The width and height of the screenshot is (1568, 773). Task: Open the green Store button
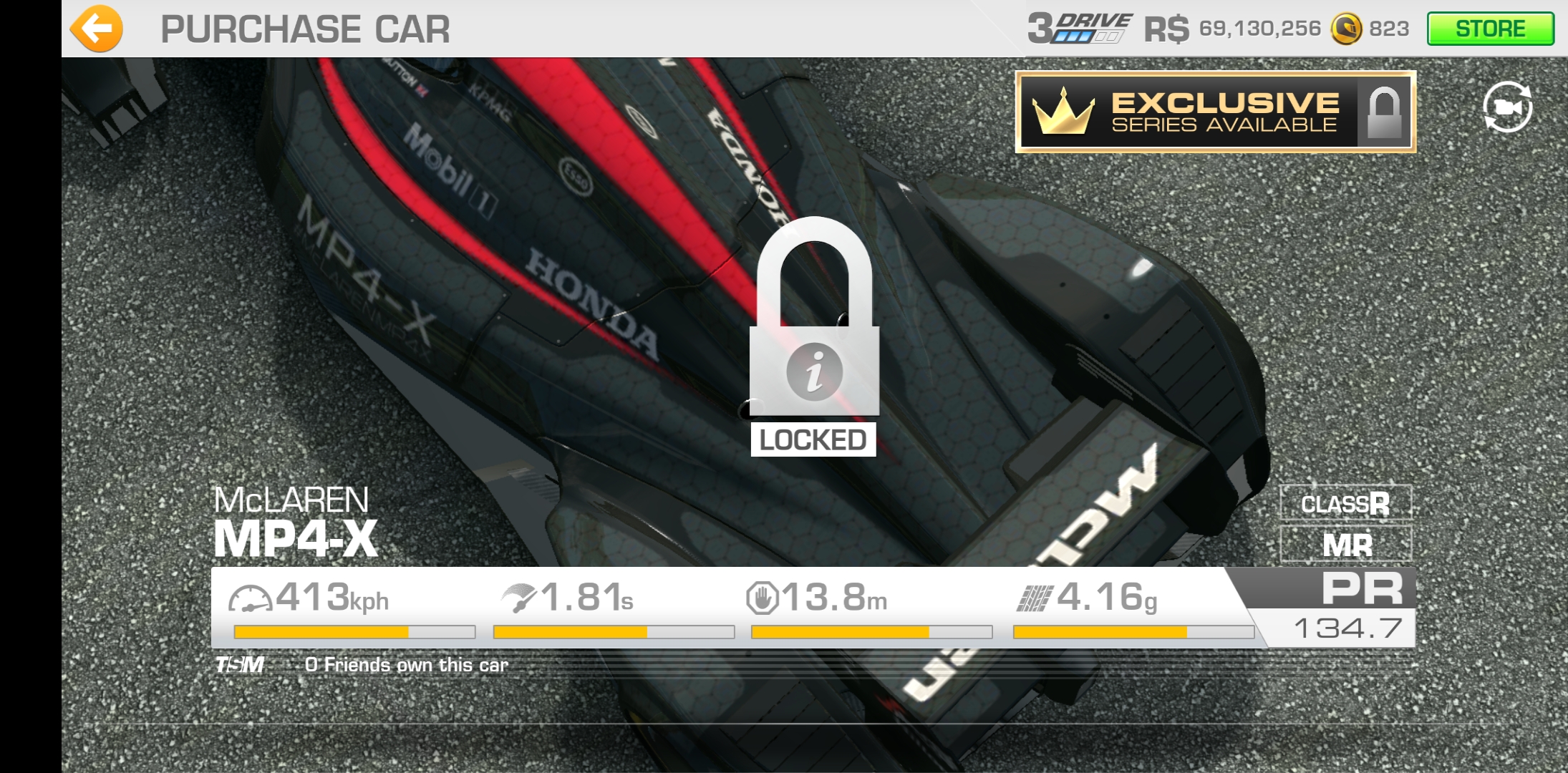click(1490, 29)
